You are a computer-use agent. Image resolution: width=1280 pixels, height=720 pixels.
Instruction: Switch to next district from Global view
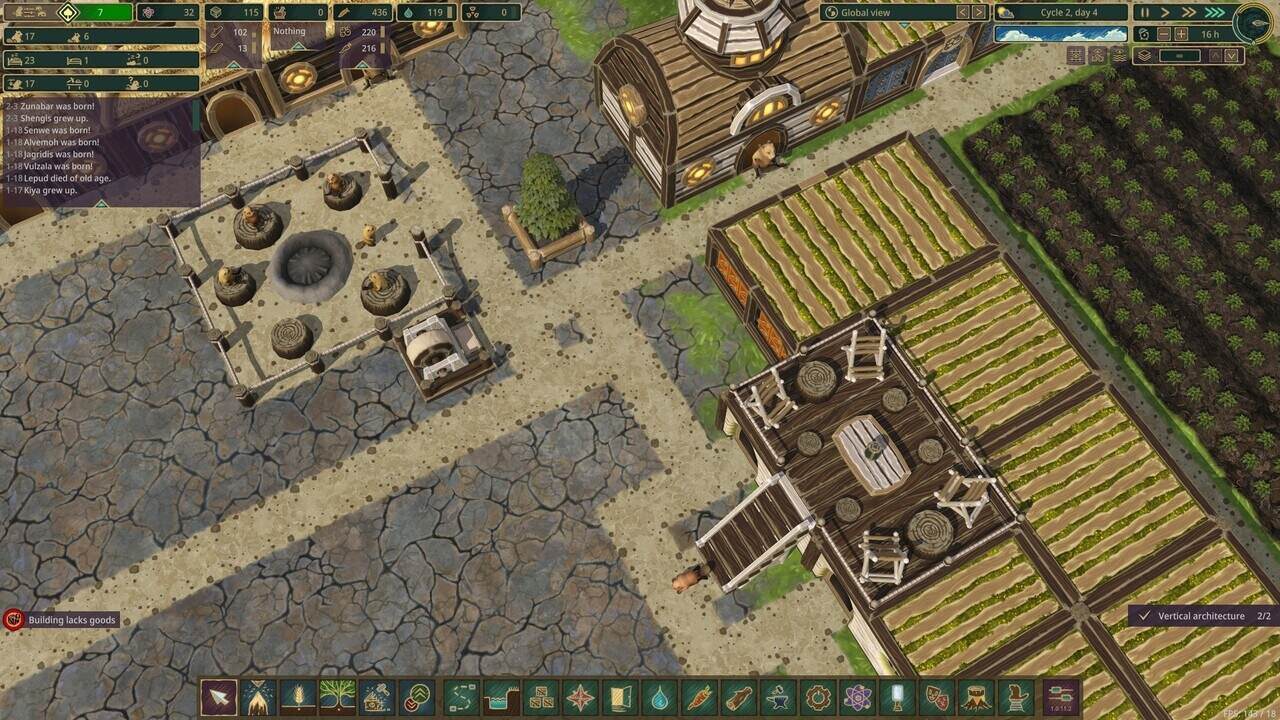(x=979, y=12)
